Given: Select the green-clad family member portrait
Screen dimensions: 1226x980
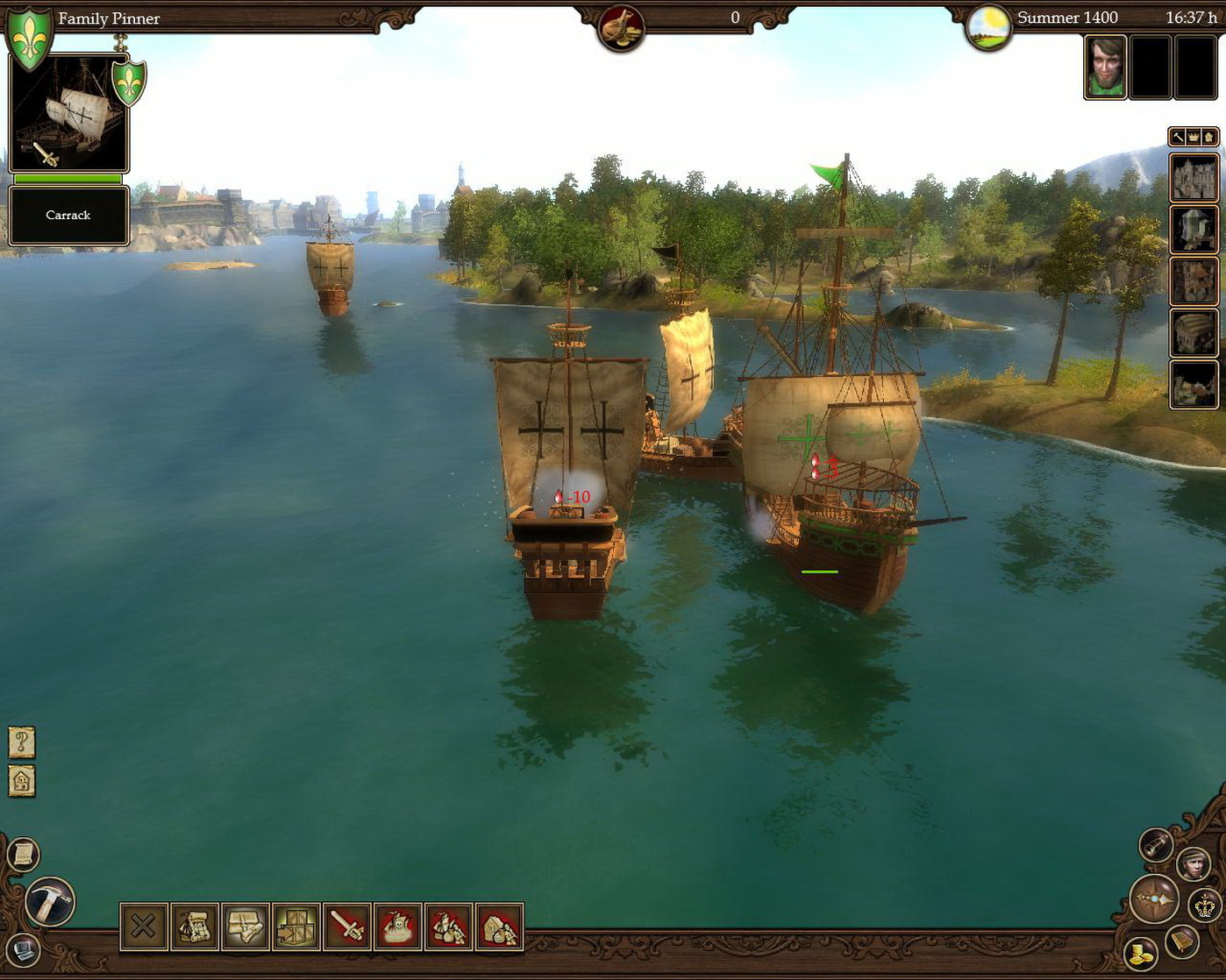Looking at the screenshot, I should point(1105,67).
